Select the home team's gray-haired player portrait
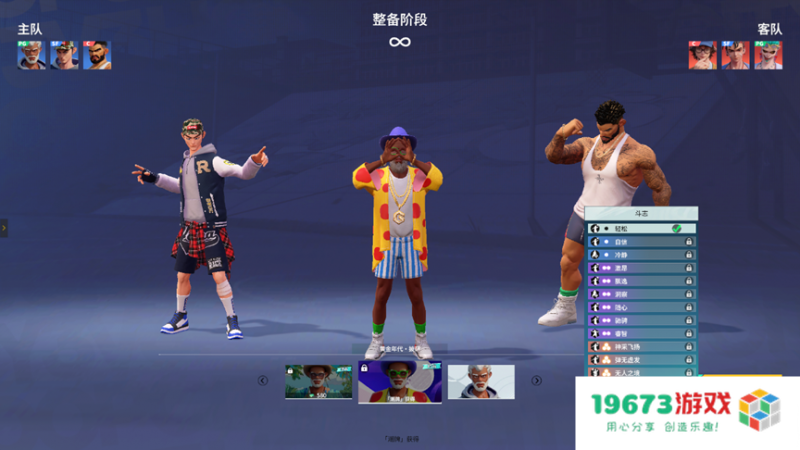The width and height of the screenshot is (800, 450). pos(31,55)
